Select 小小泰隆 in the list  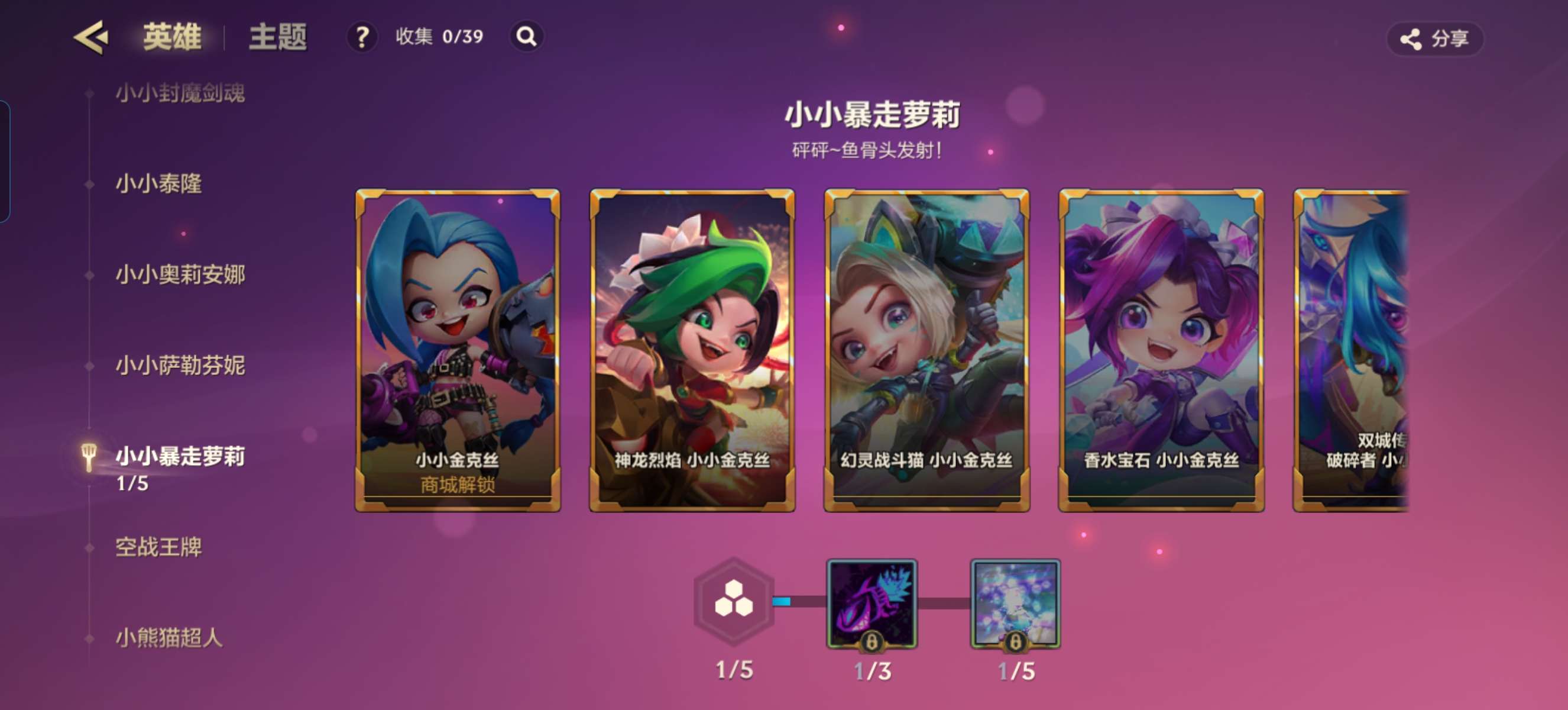[158, 183]
